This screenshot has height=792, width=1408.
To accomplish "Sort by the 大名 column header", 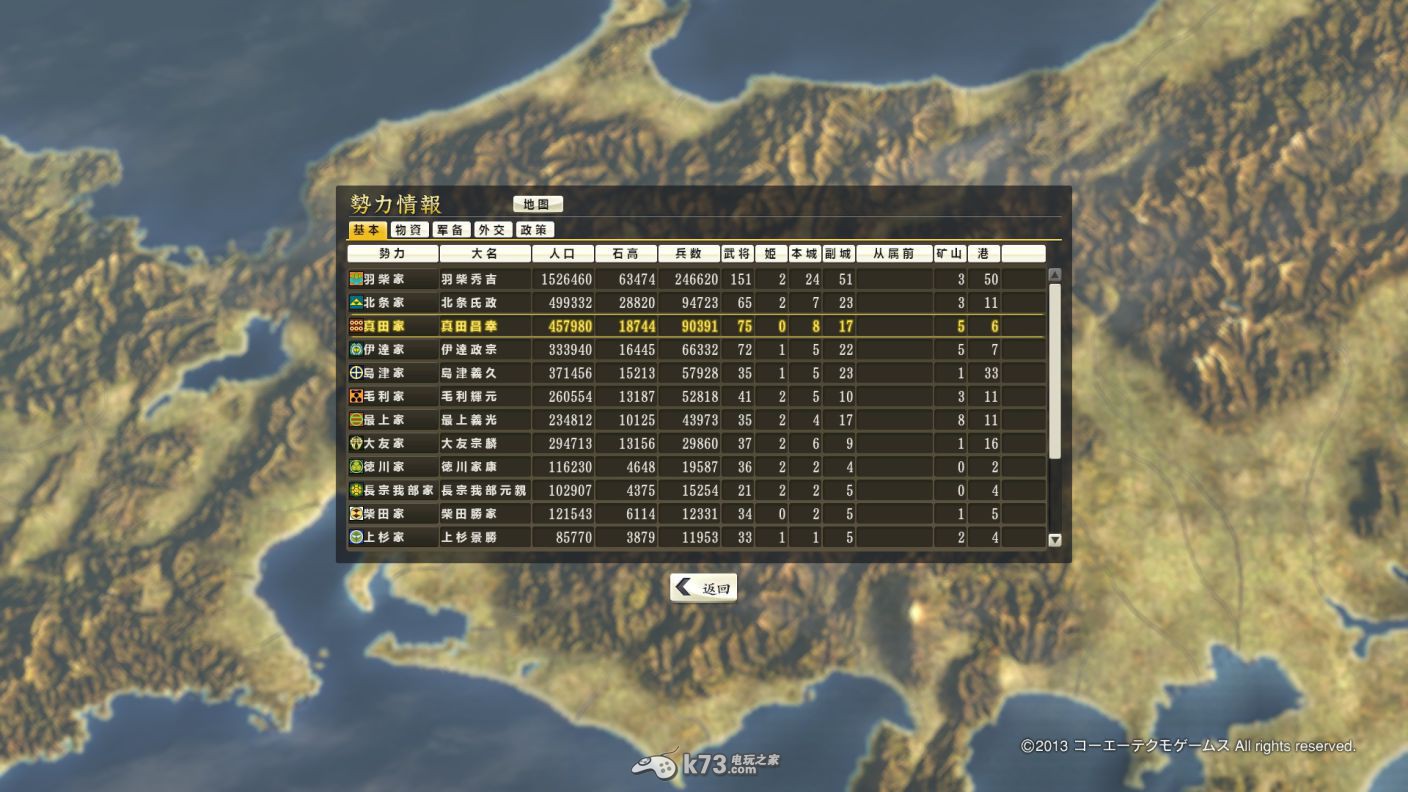I will point(485,254).
